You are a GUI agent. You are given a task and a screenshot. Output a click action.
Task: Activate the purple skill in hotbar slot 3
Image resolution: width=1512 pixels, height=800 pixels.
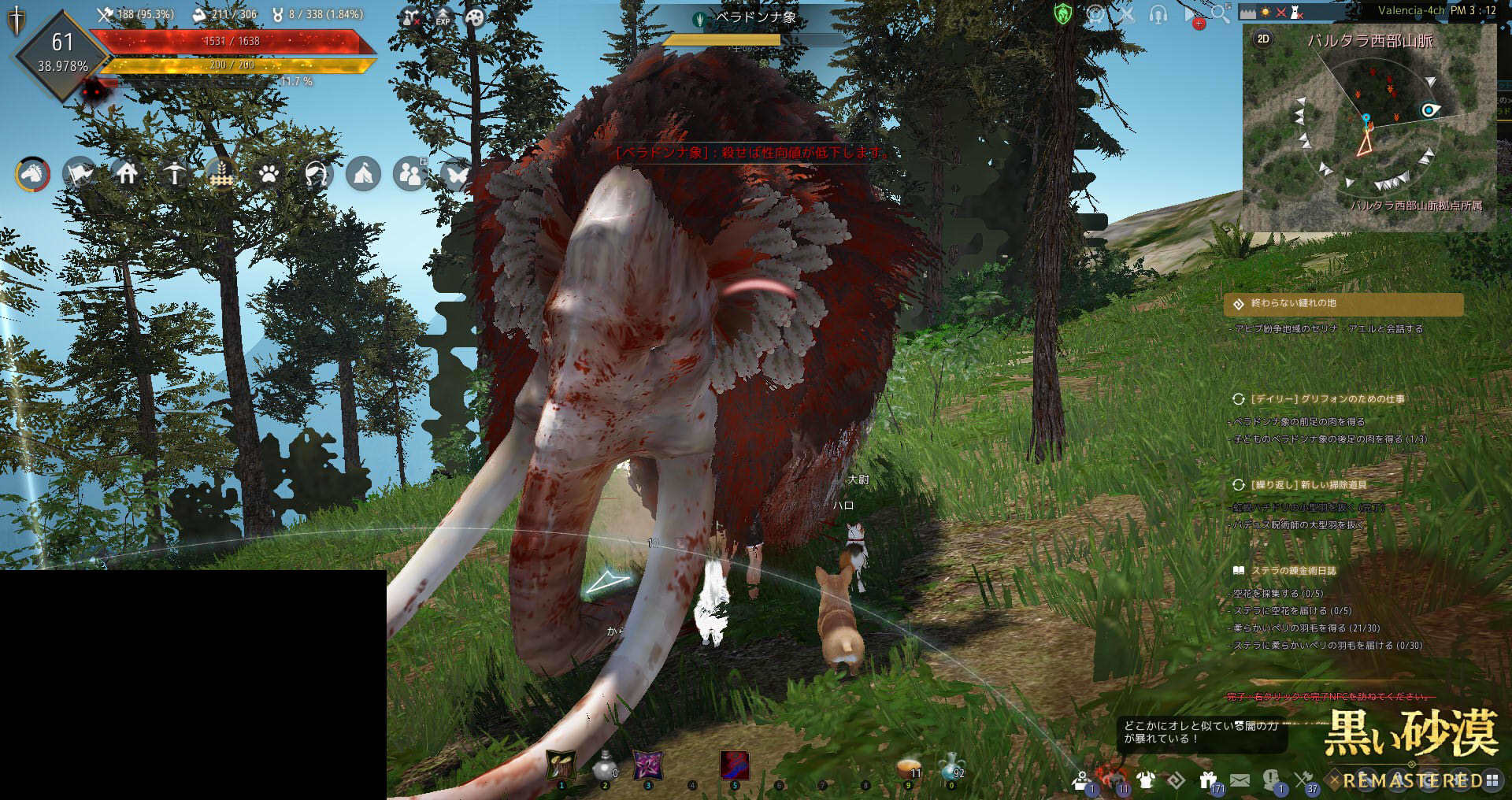point(648,765)
